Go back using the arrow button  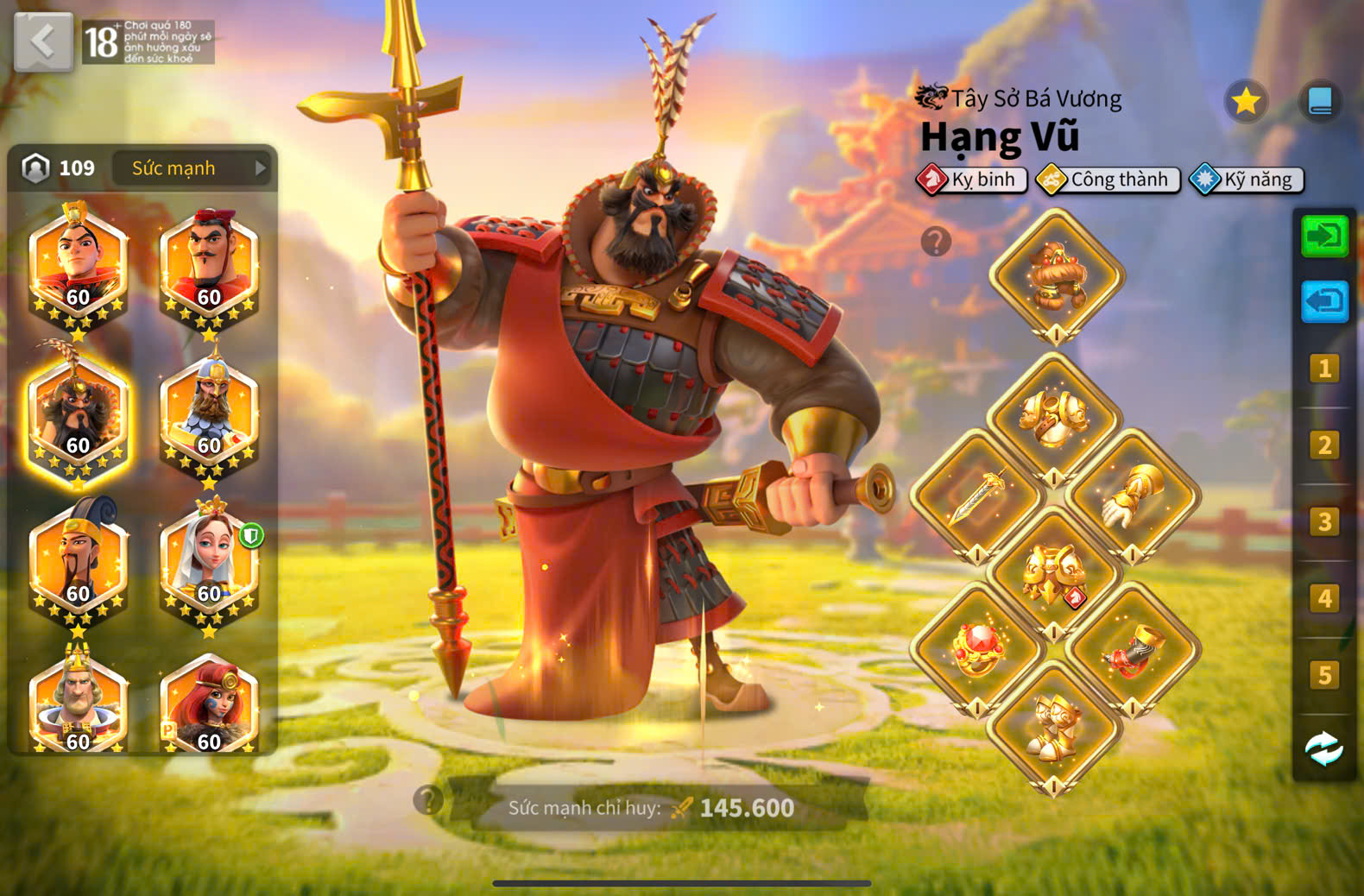click(x=43, y=41)
